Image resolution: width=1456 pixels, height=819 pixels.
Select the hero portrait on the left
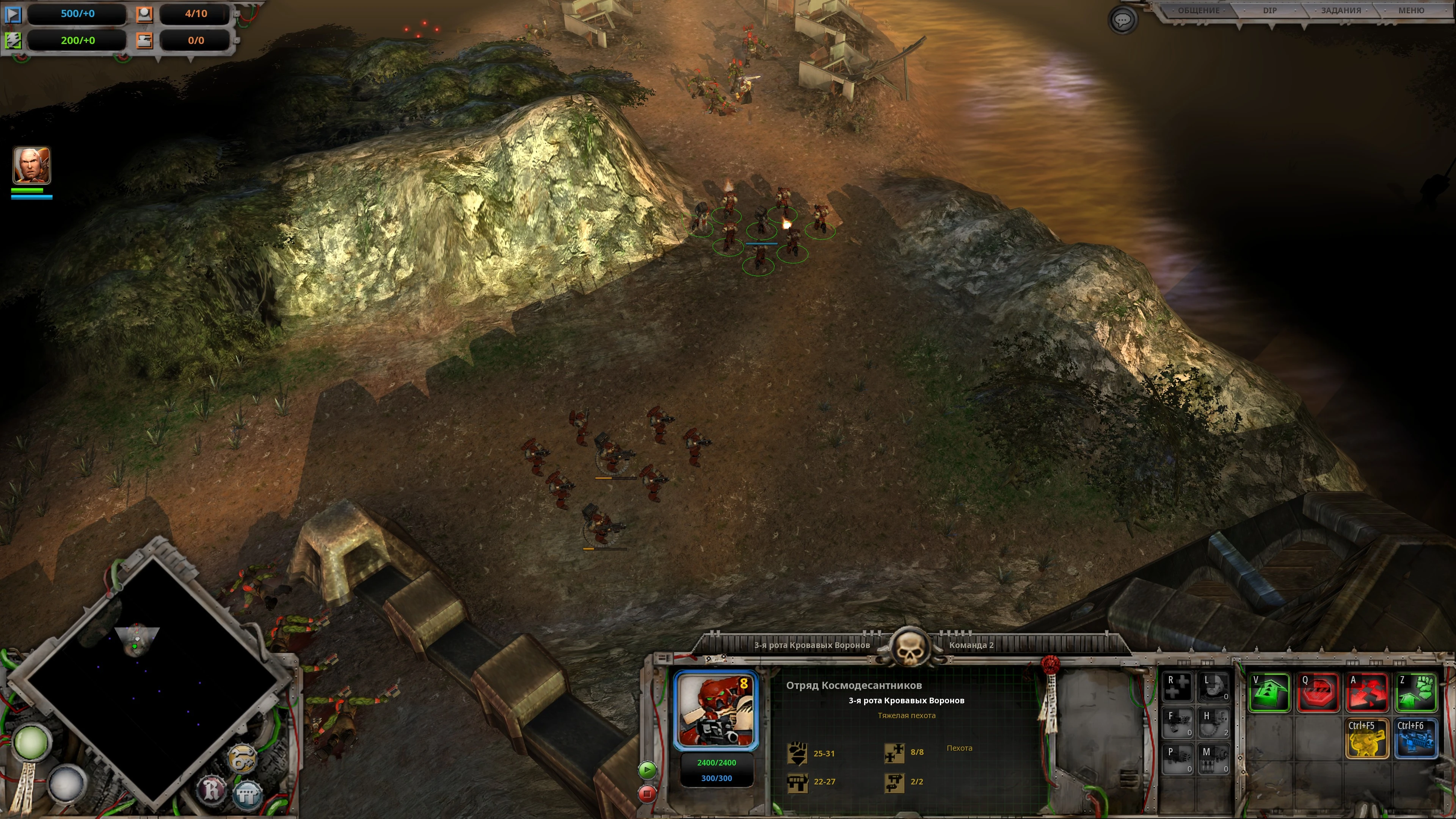click(31, 166)
